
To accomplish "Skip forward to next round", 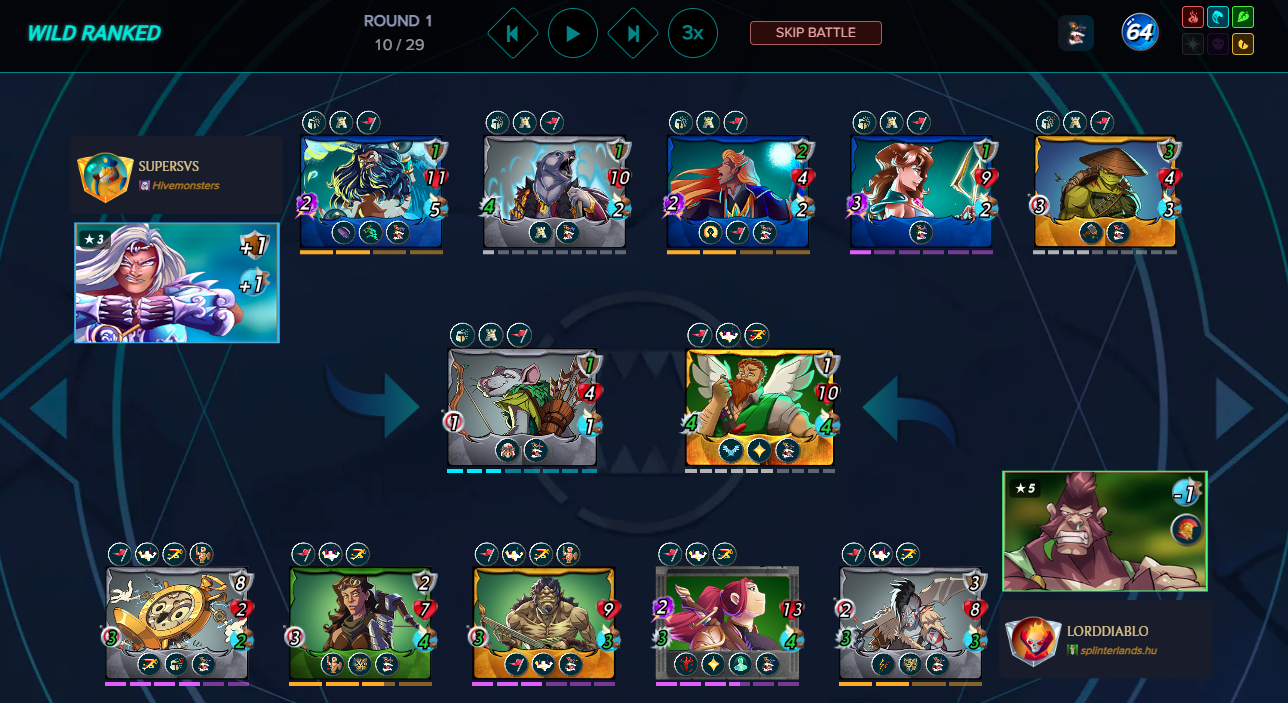I will pyautogui.click(x=633, y=33).
